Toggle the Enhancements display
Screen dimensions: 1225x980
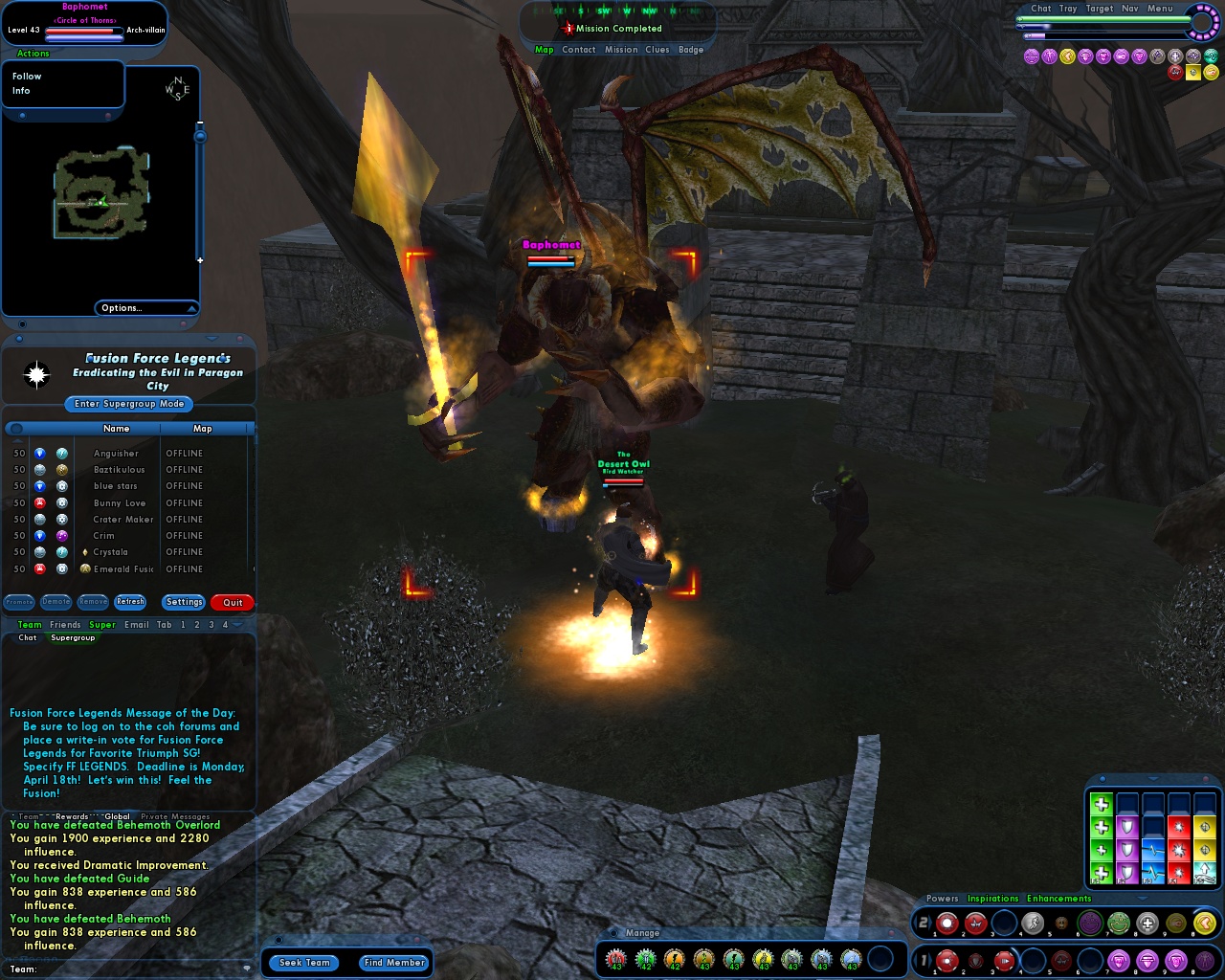coord(1058,899)
